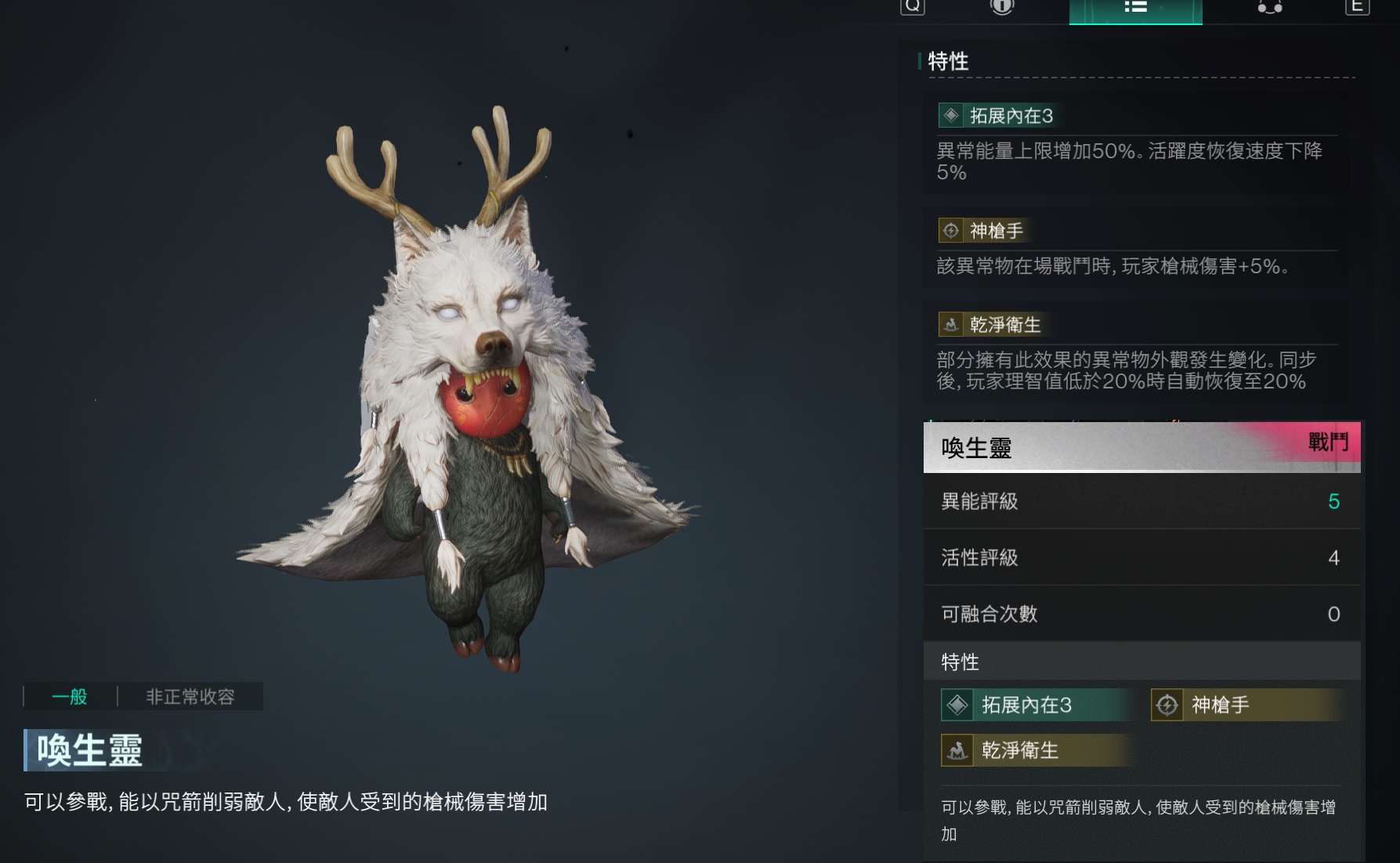This screenshot has width=1400, height=863.
Task: Open the connected-nodes fusion tab
Action: [1269, 8]
